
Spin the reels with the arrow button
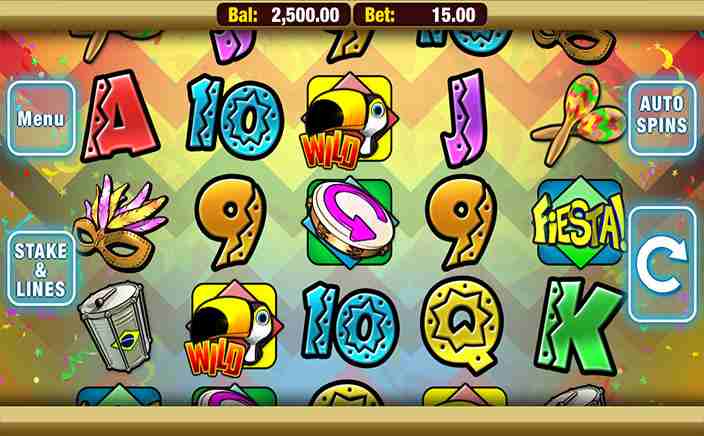pyautogui.click(x=662, y=264)
